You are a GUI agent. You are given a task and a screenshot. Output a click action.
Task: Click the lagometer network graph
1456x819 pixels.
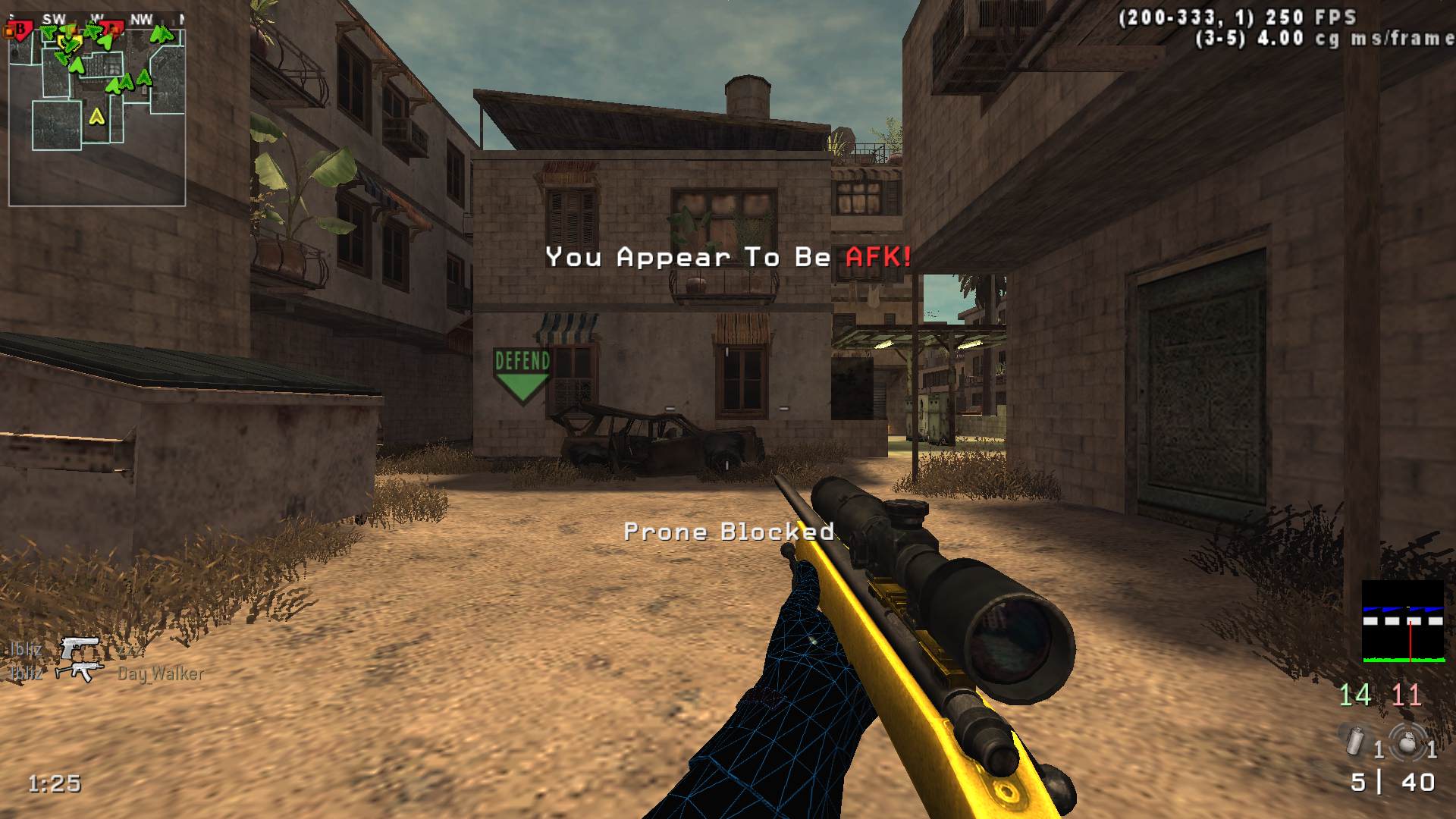click(x=1403, y=622)
